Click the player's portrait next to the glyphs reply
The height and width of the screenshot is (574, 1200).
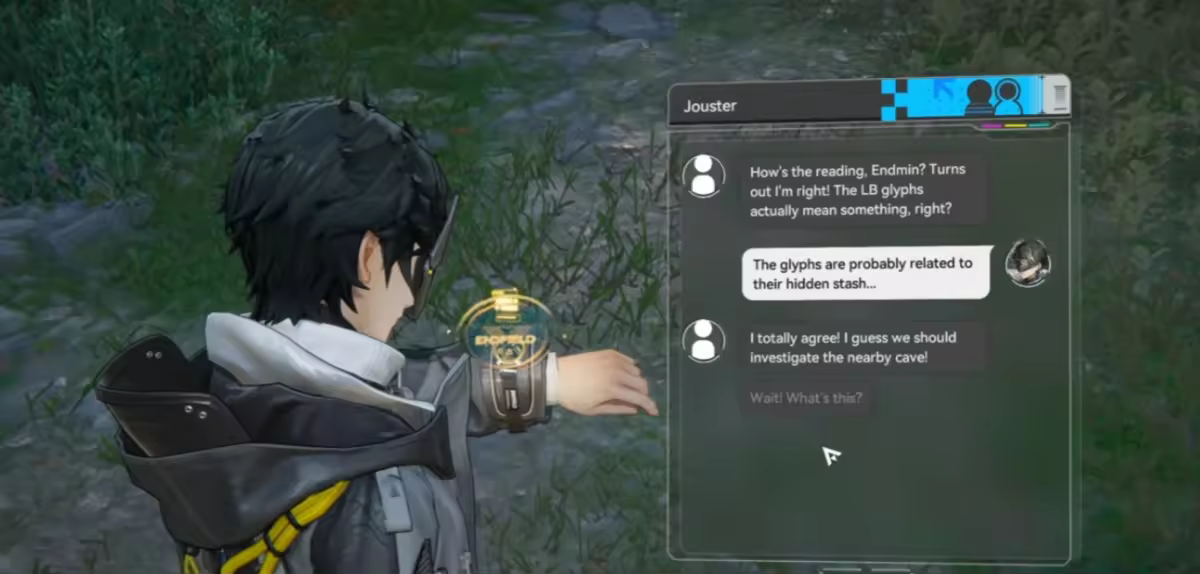point(1027,263)
